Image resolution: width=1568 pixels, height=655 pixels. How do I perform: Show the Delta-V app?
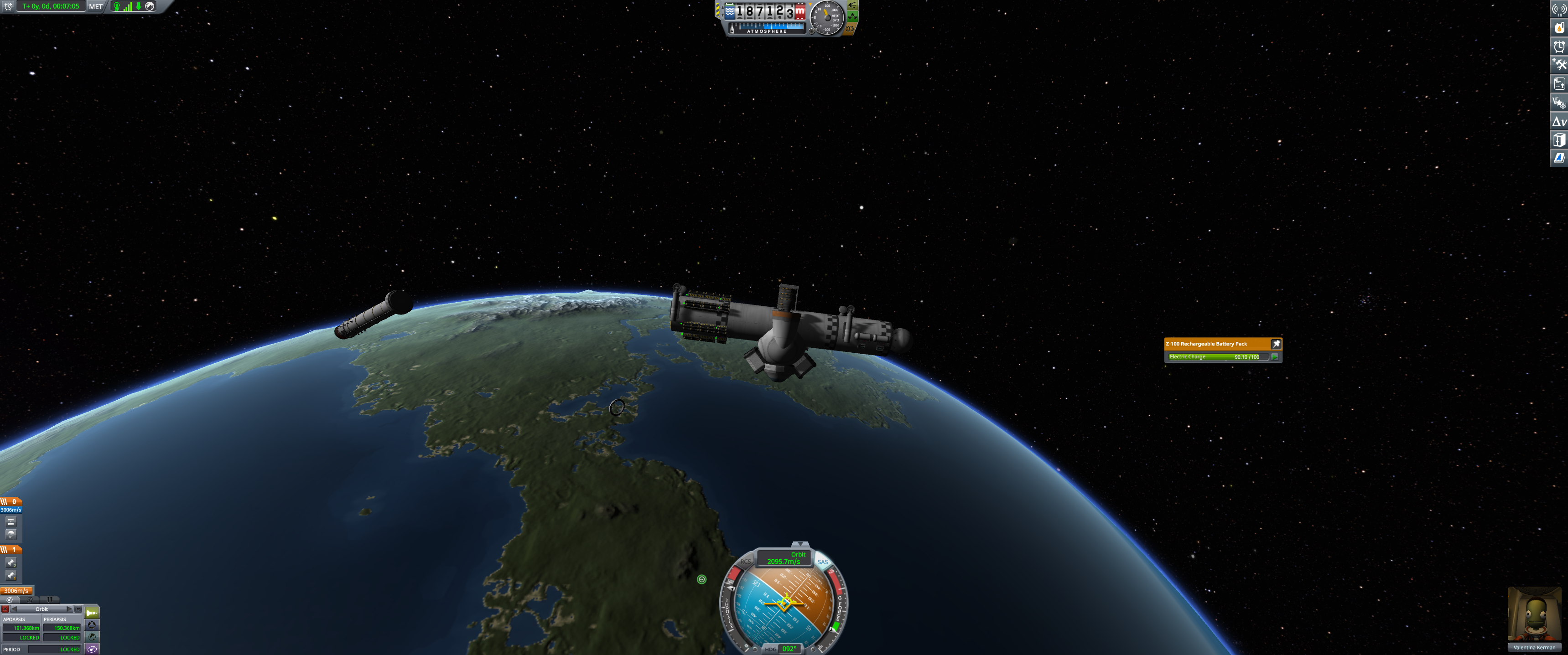coord(1559,122)
